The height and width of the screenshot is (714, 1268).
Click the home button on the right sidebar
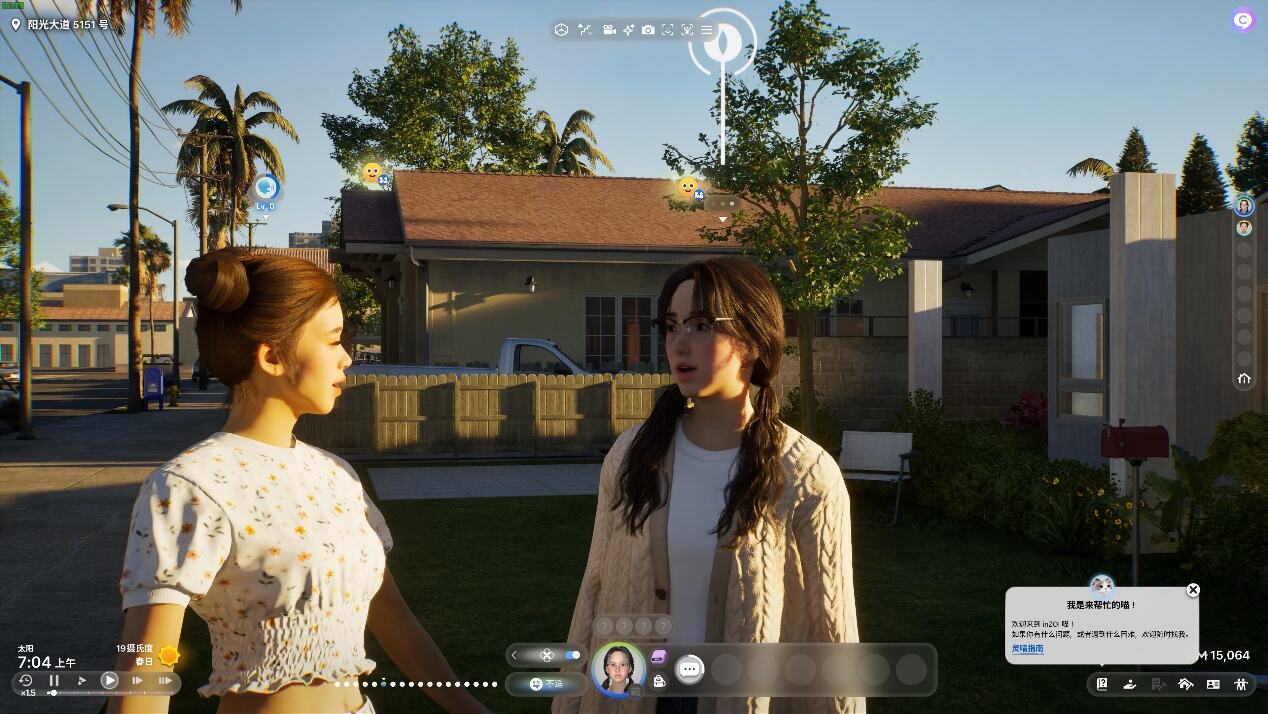[1244, 379]
